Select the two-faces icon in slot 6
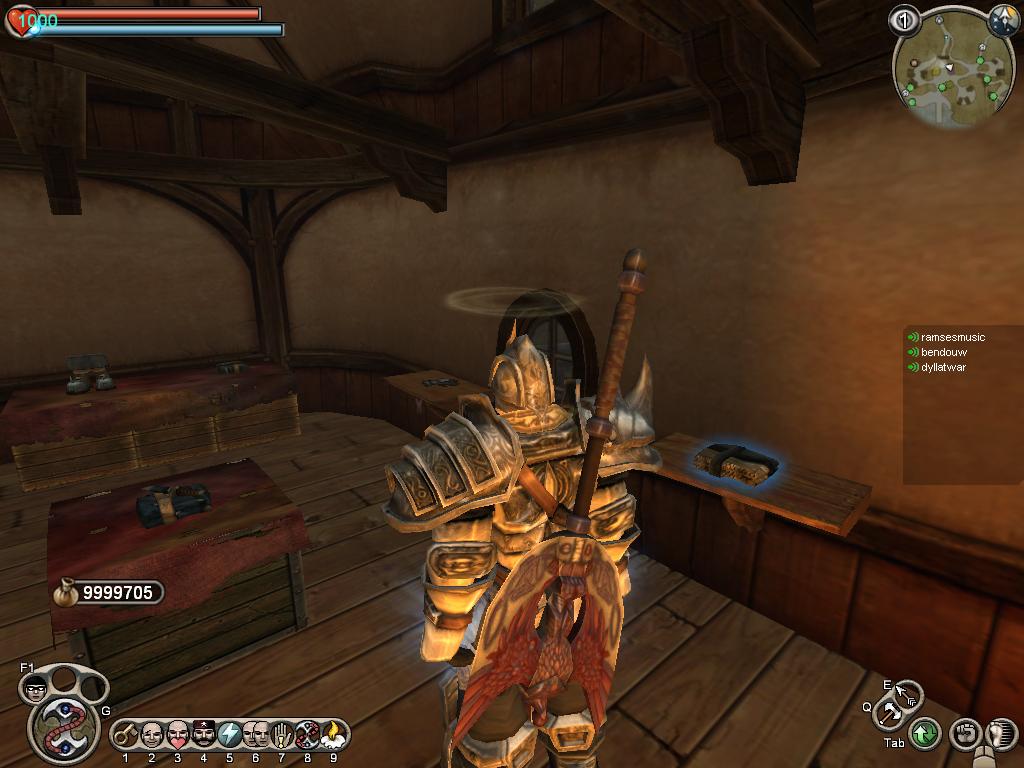 (x=255, y=736)
